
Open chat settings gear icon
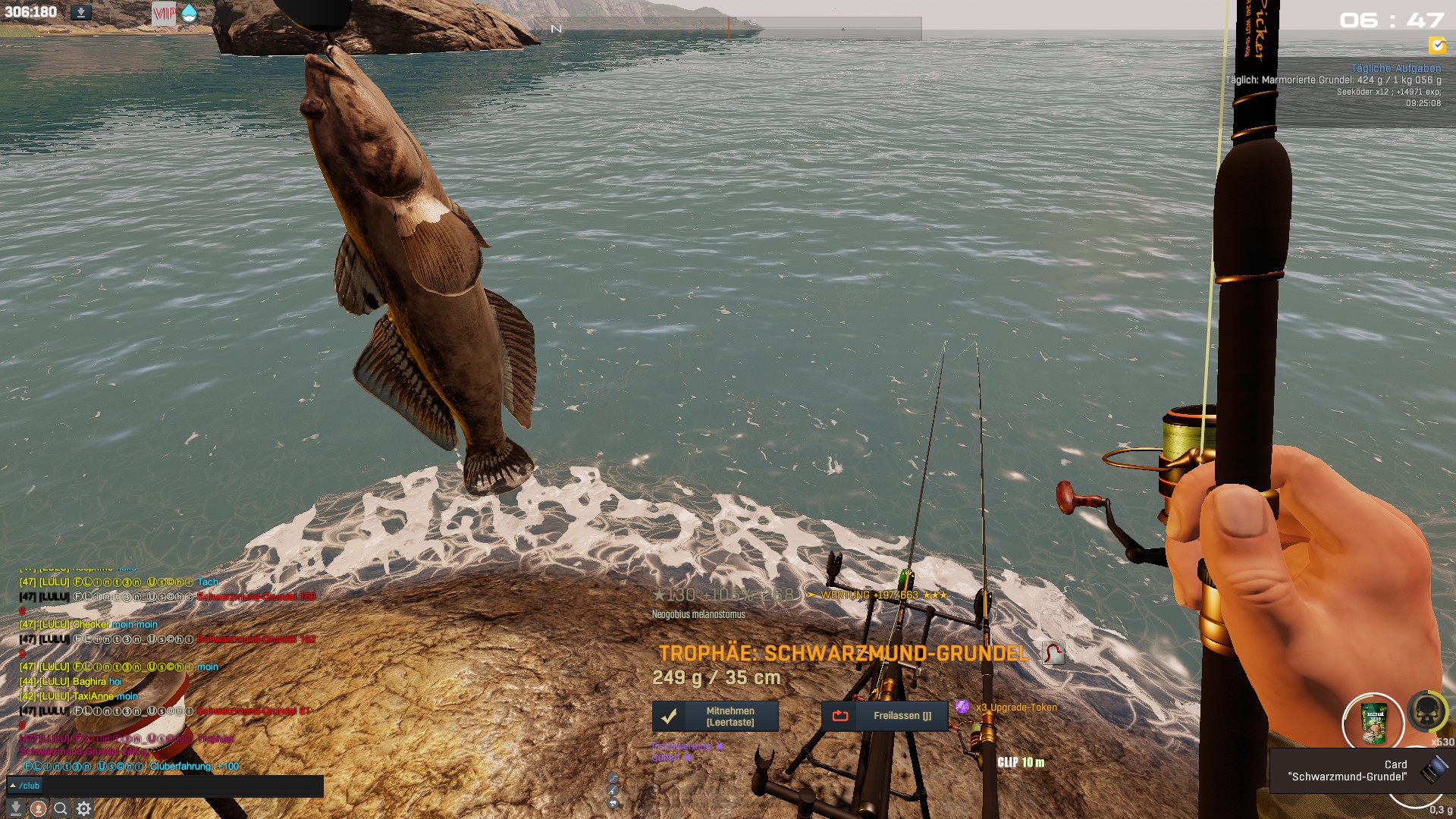click(84, 808)
